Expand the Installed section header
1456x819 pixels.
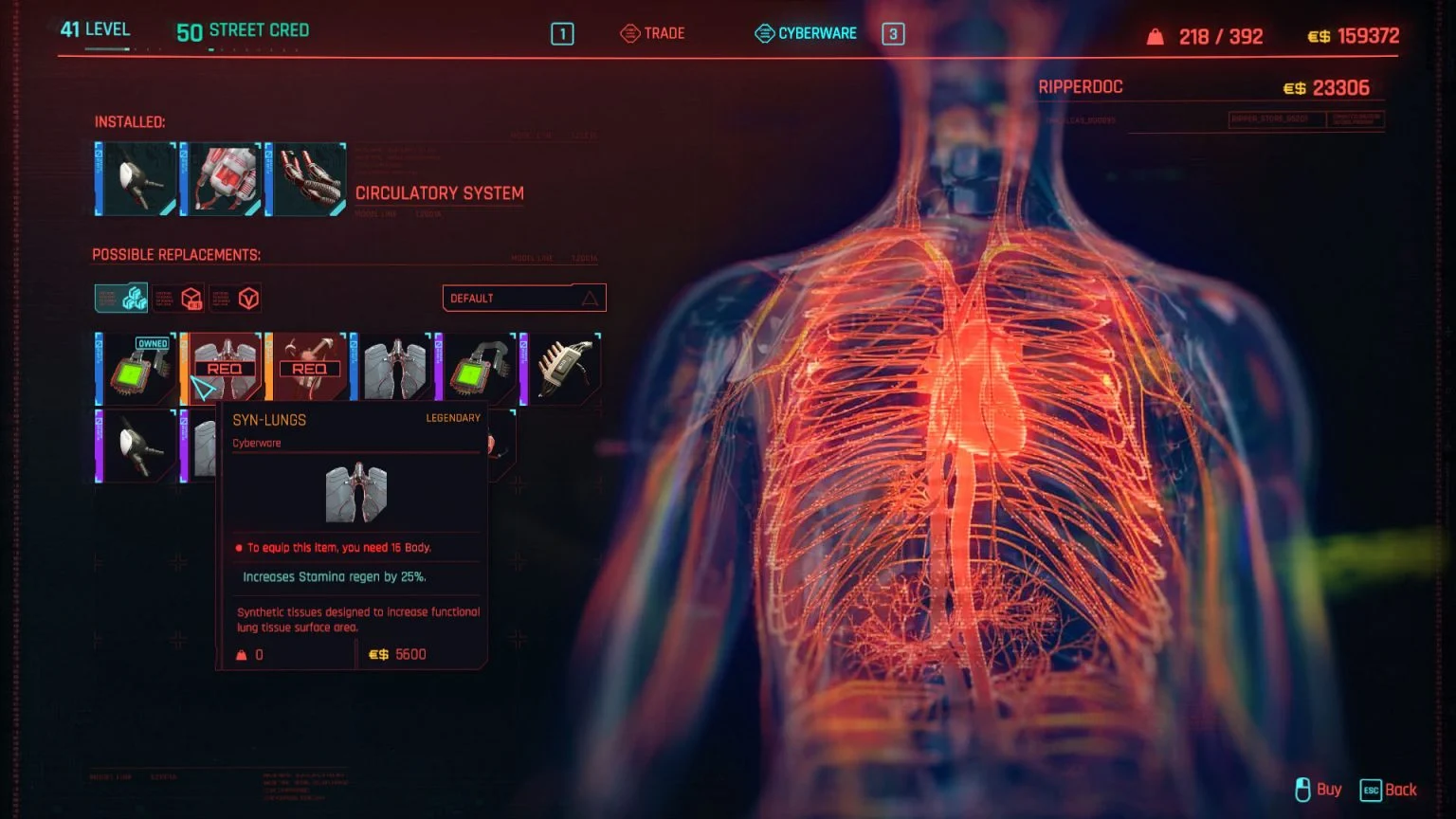coord(130,122)
